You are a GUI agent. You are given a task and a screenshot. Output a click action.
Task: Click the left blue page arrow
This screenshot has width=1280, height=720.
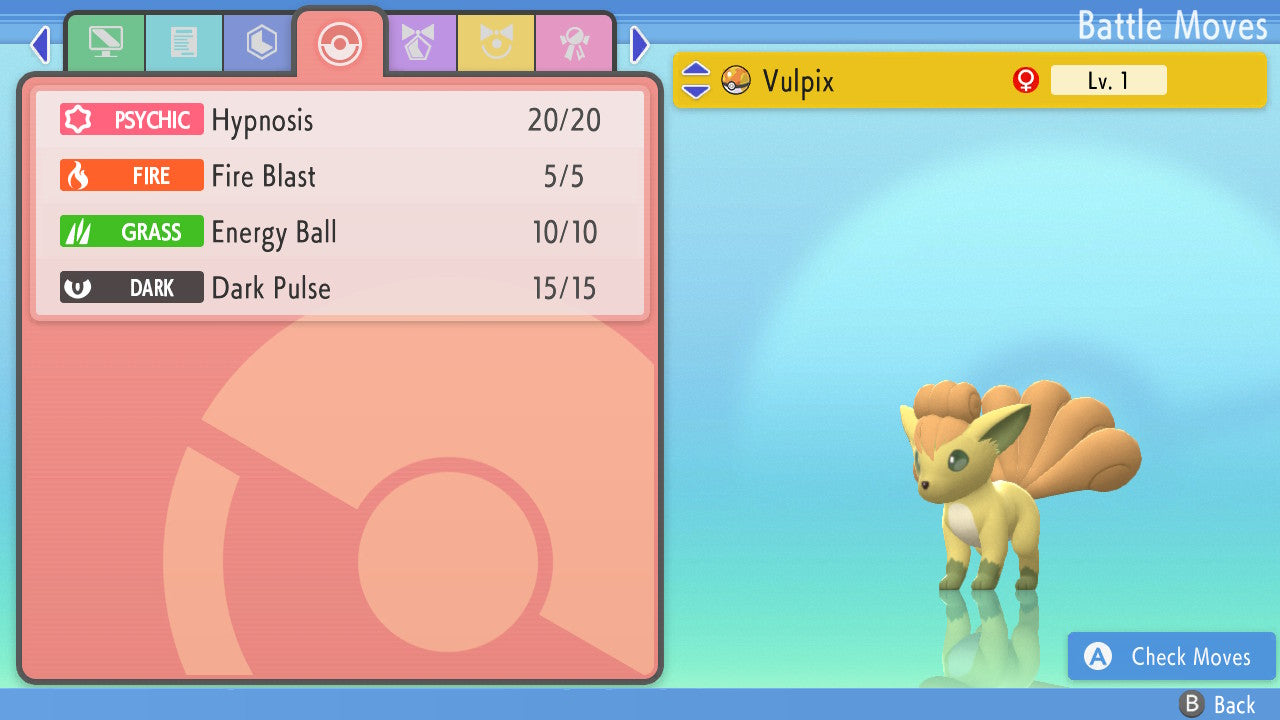tap(40, 45)
